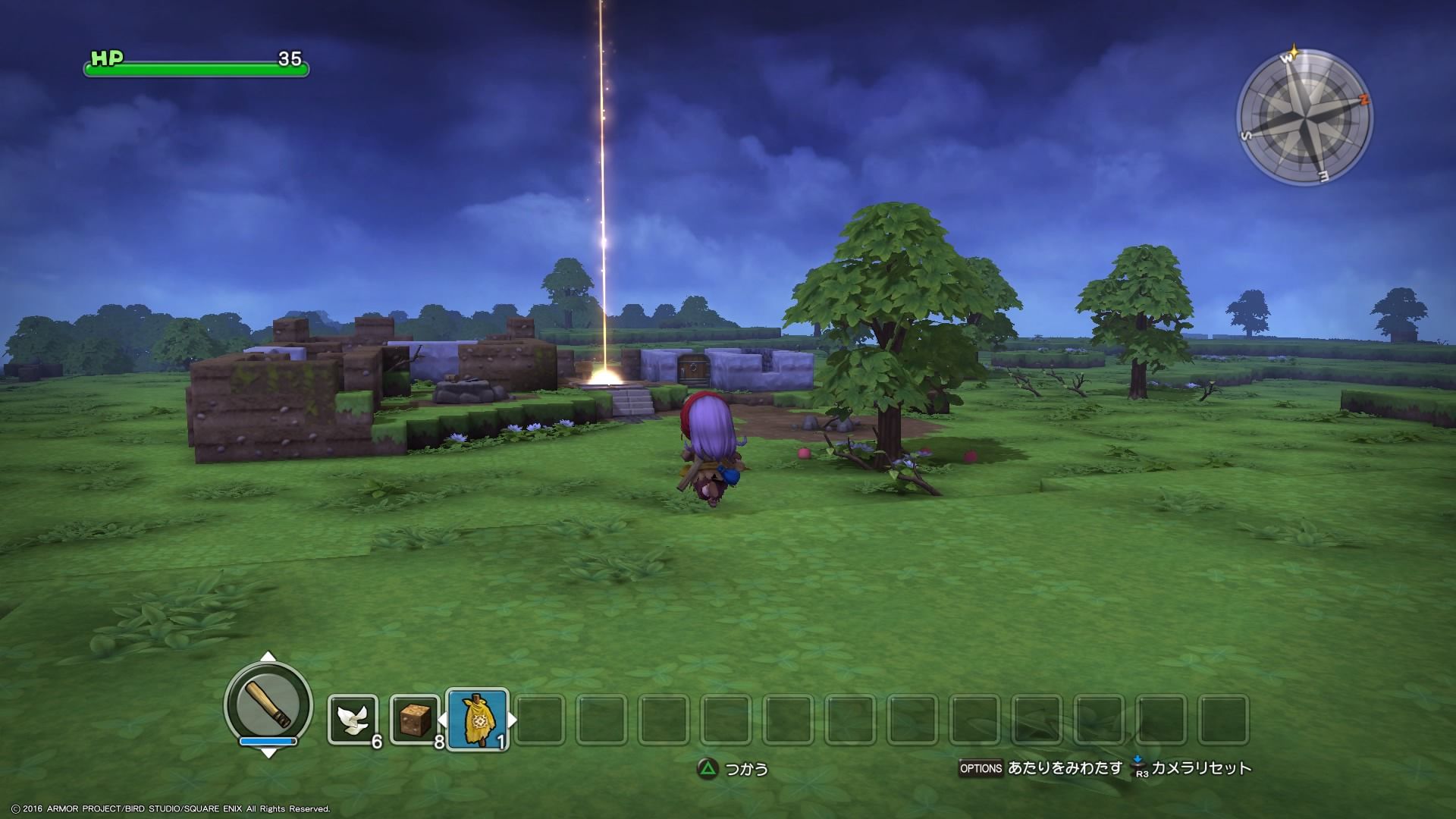Select the white dove wing hotbar slot
This screenshot has width=1456, height=819.
353,720
